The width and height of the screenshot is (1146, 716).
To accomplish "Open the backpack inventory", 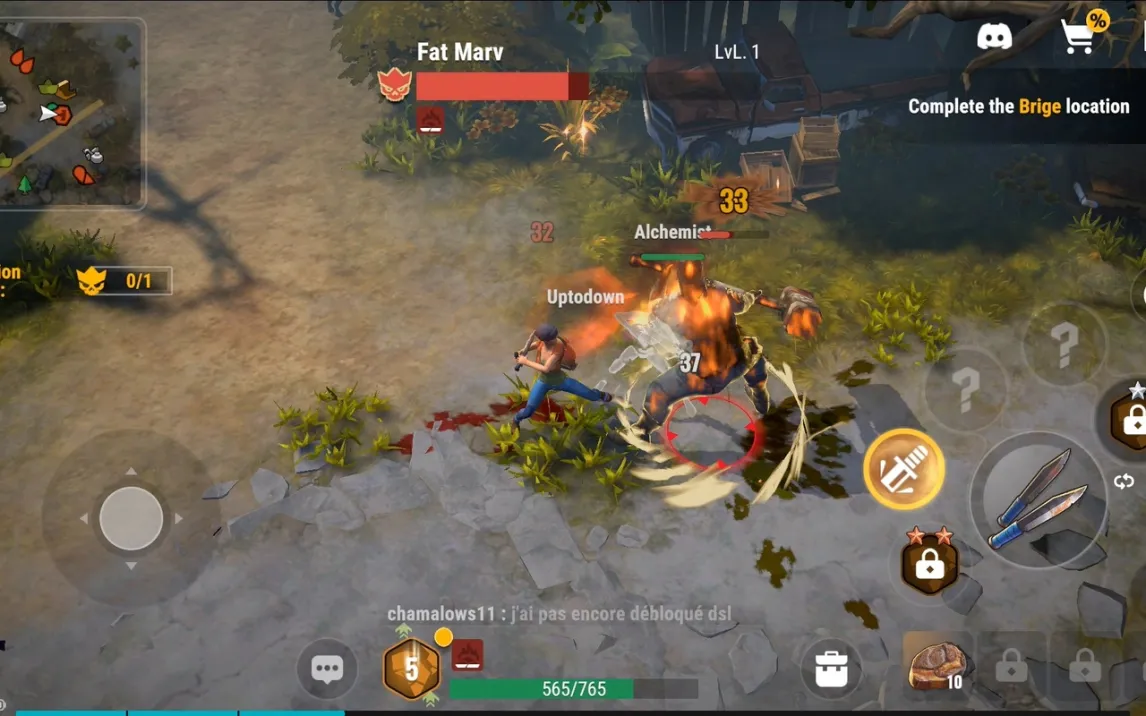I will pos(831,669).
